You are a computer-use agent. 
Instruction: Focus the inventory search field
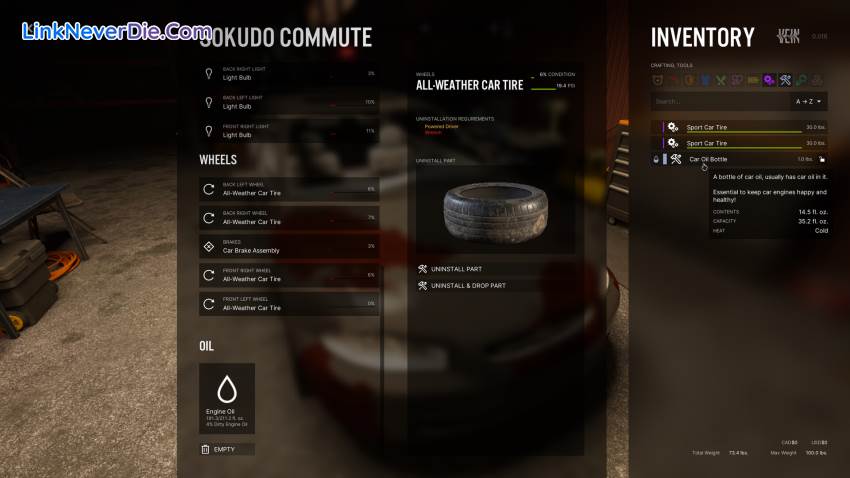click(718, 101)
